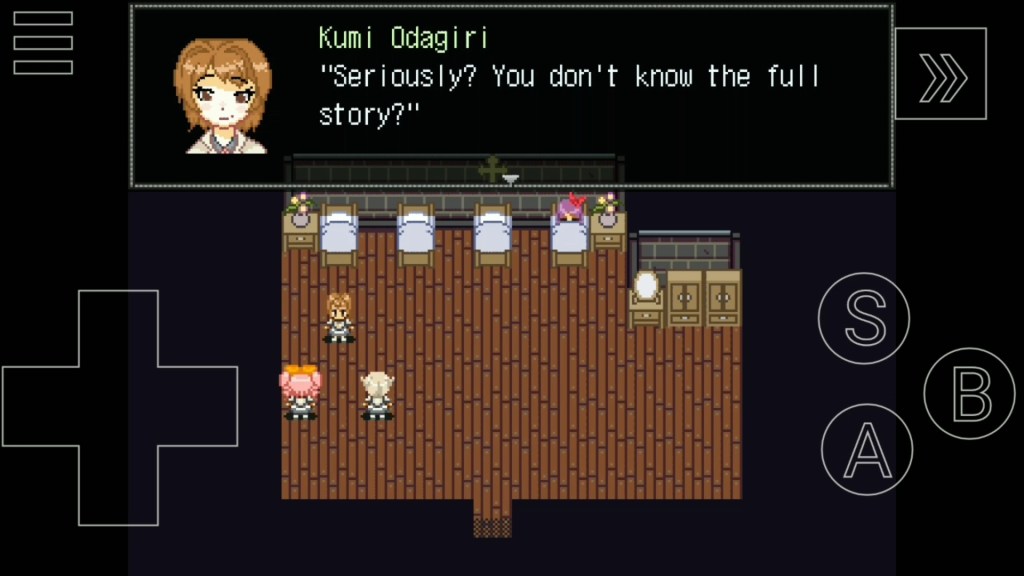Tap the D-pad up arm
Screen dimensions: 1024x576
click(x=118, y=329)
